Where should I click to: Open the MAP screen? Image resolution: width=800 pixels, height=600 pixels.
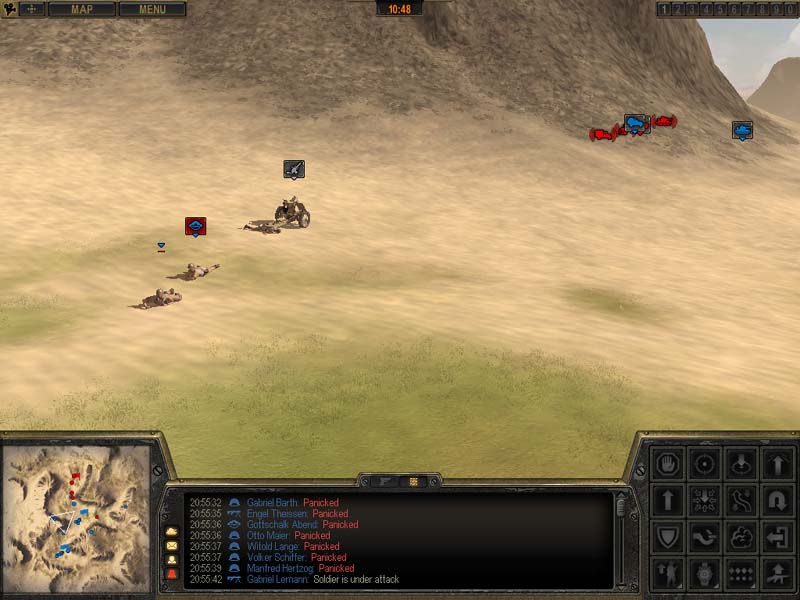click(81, 9)
